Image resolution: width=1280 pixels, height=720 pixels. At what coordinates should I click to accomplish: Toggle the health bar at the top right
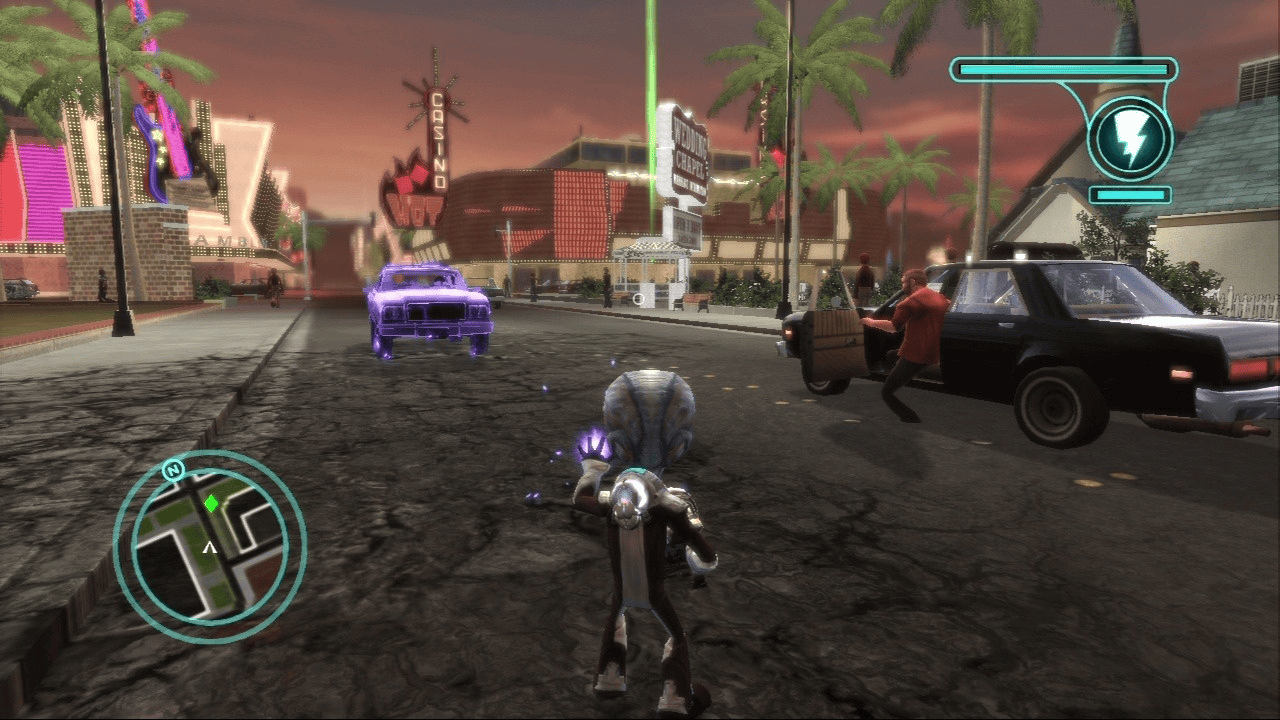pos(1065,67)
